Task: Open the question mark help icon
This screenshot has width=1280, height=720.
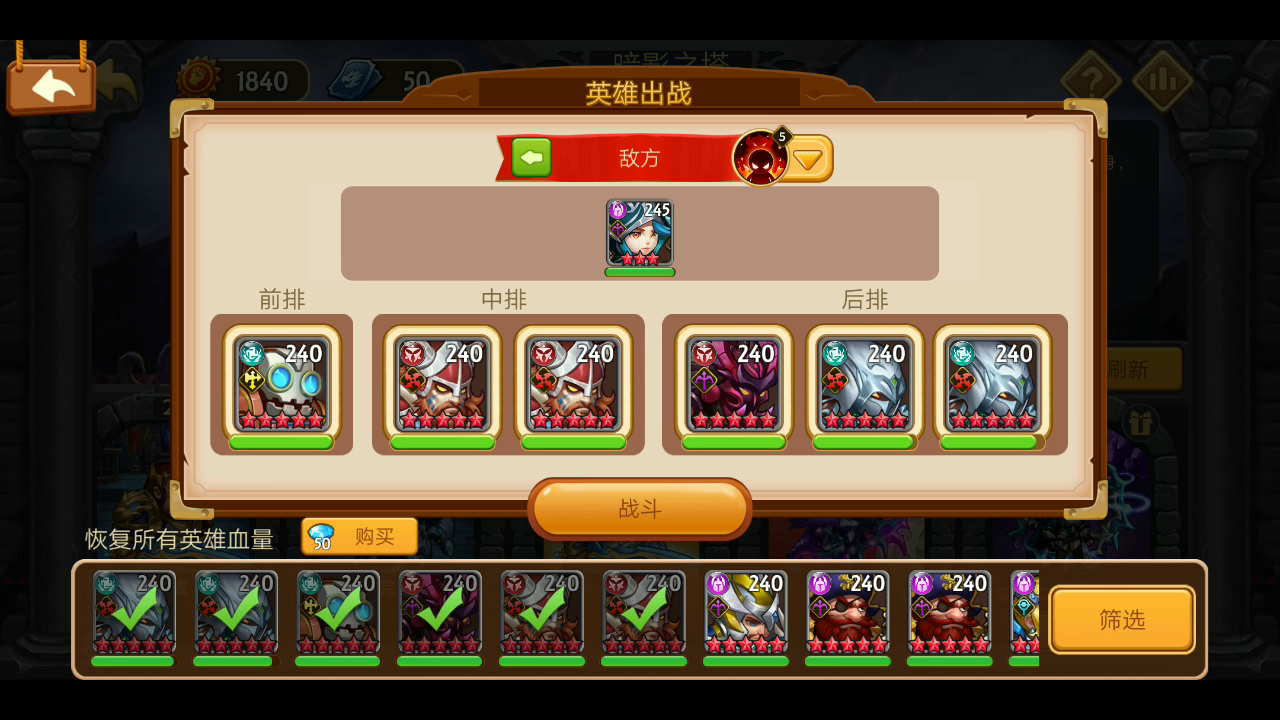Action: 1092,78
